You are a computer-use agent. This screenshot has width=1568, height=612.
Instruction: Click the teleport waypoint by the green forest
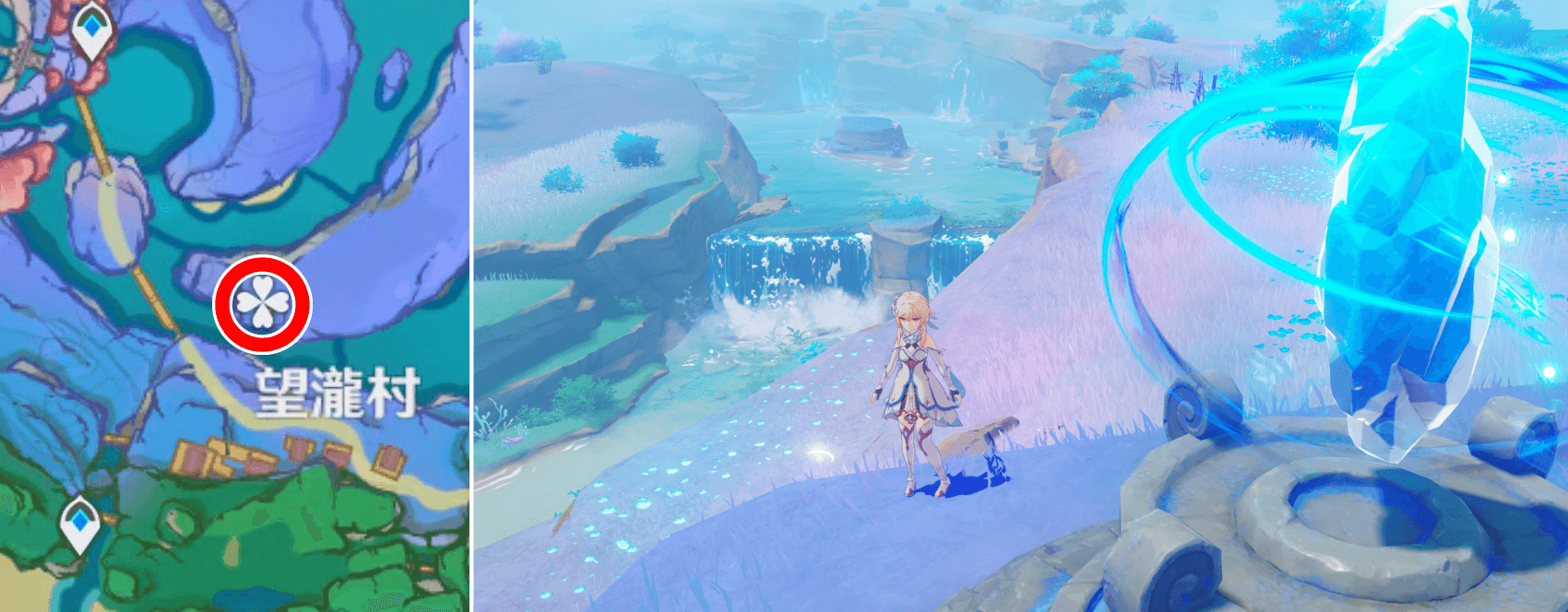(79, 523)
